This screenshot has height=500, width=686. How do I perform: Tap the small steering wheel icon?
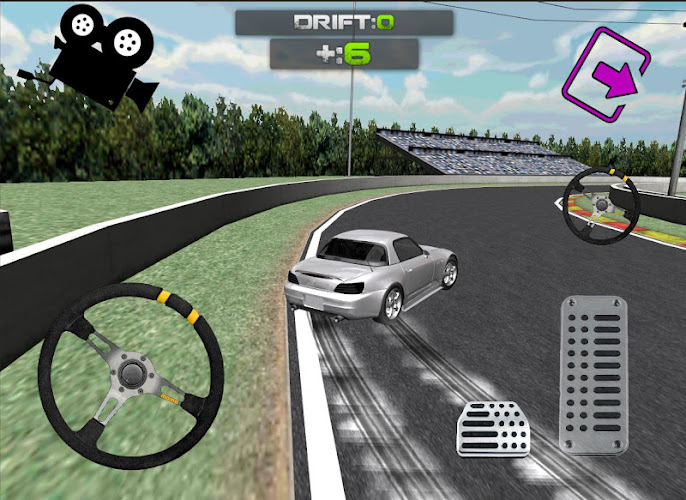[602, 204]
